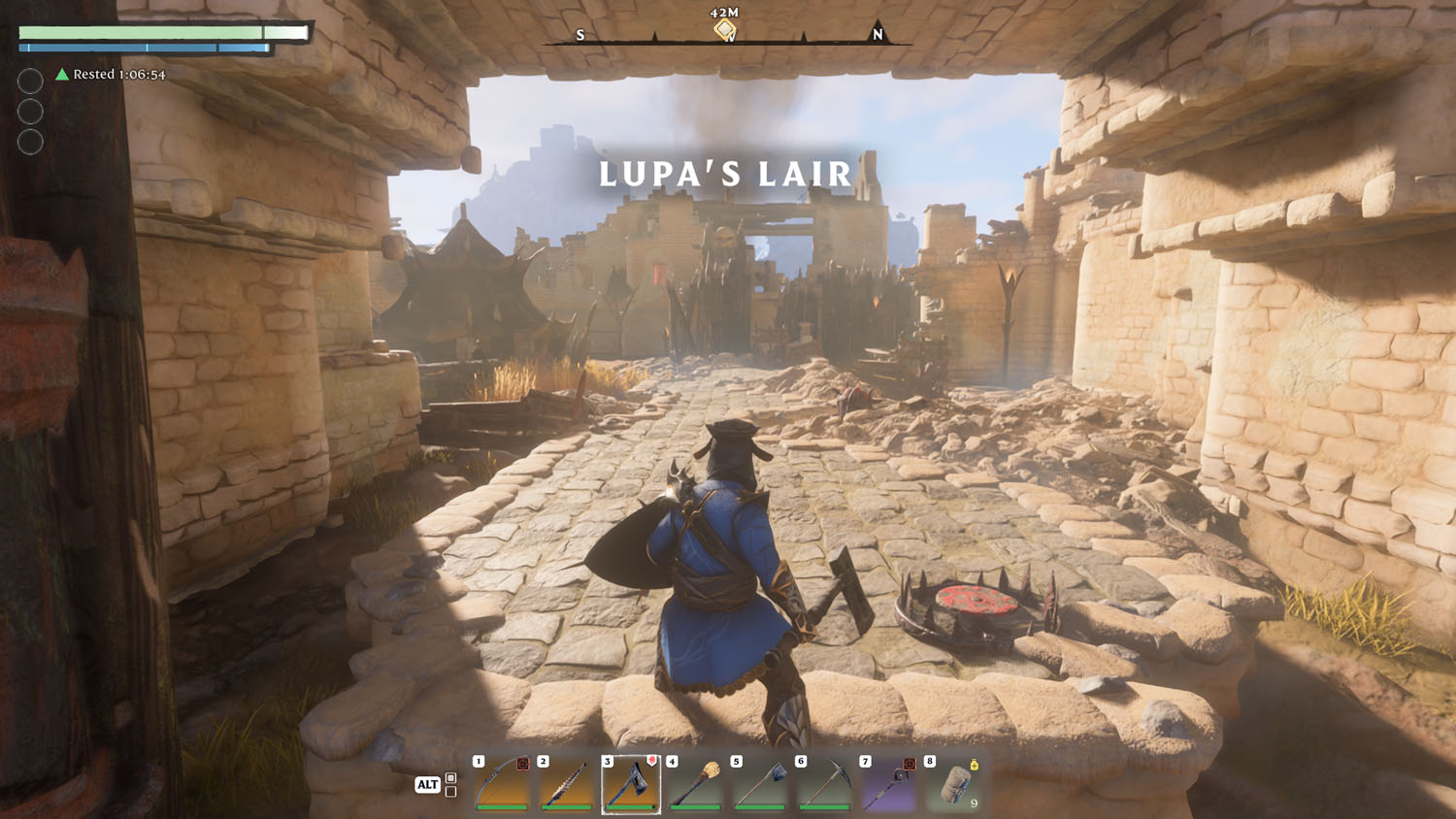Image resolution: width=1456 pixels, height=819 pixels.
Task: Equip the pickaxe in hotbar slot 6
Action: click(825, 784)
